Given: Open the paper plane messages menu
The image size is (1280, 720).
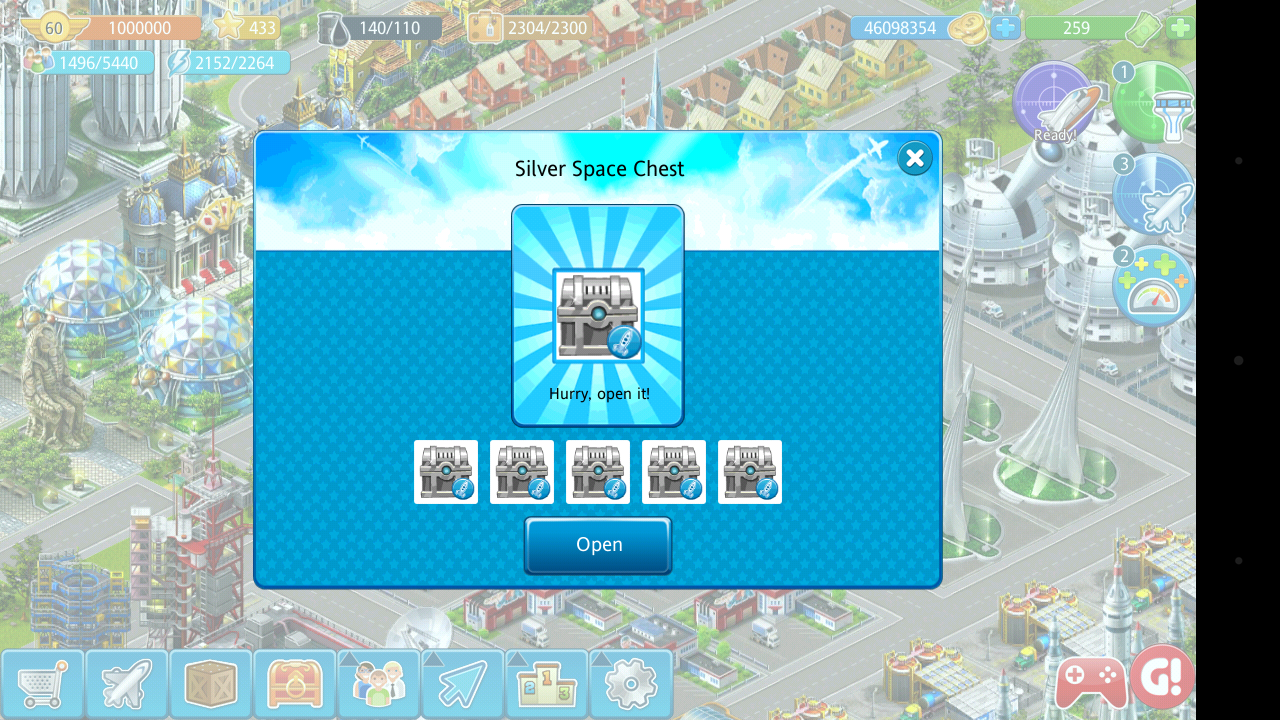Looking at the screenshot, I should click(x=462, y=684).
